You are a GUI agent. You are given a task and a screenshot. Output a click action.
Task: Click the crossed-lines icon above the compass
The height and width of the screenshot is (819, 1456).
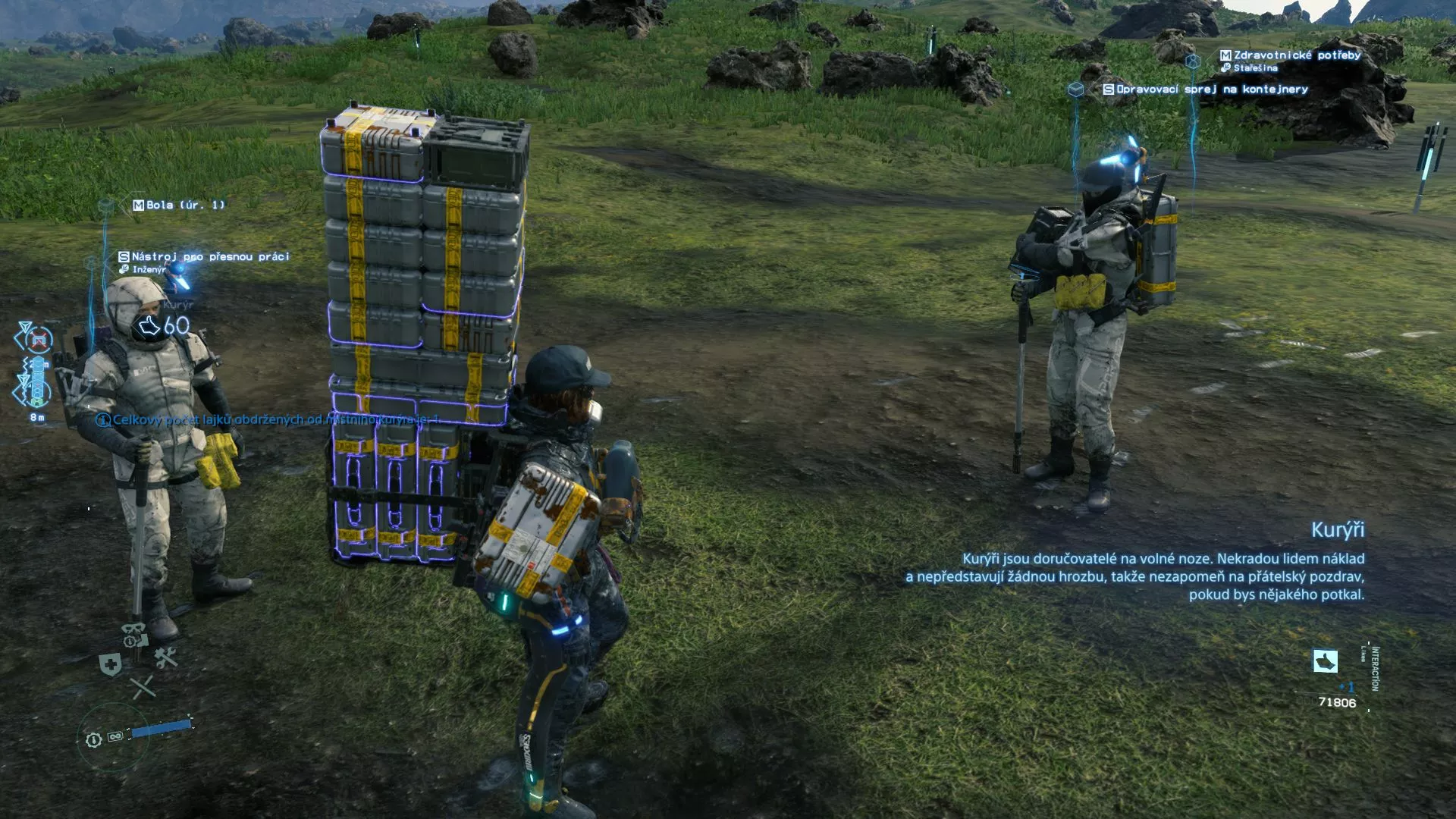click(x=142, y=687)
